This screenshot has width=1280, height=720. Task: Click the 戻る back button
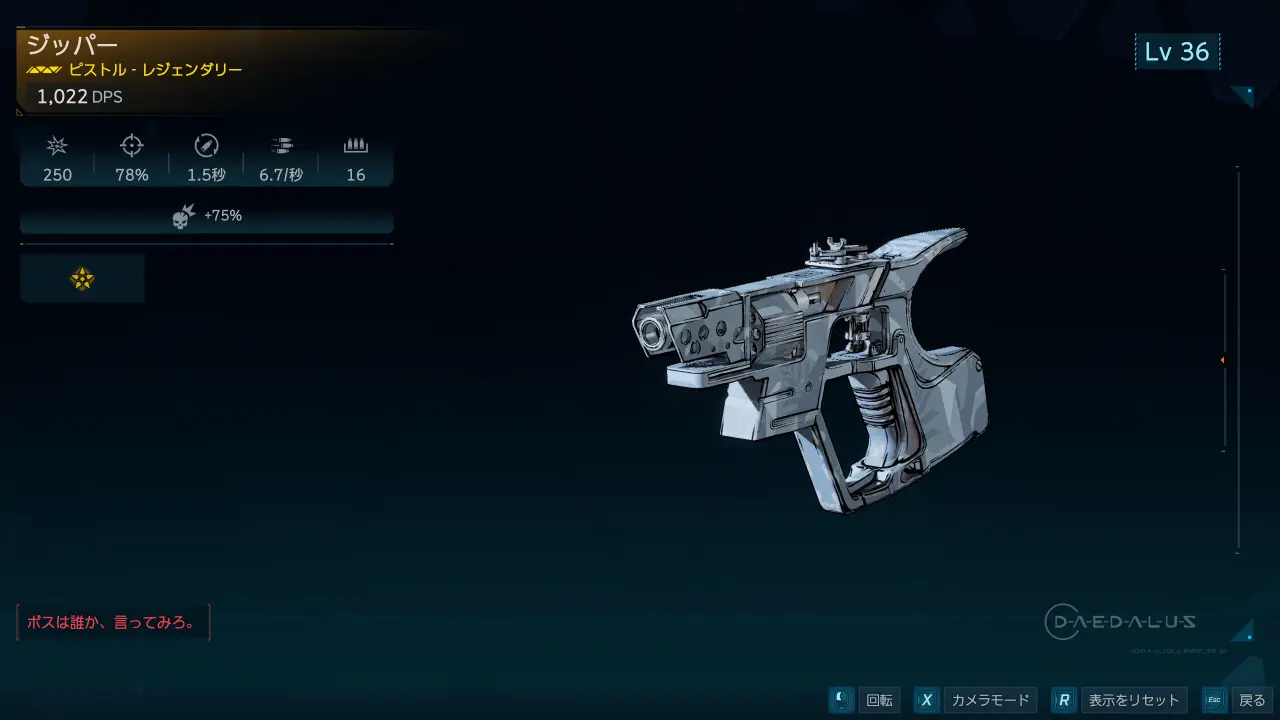[1250, 700]
